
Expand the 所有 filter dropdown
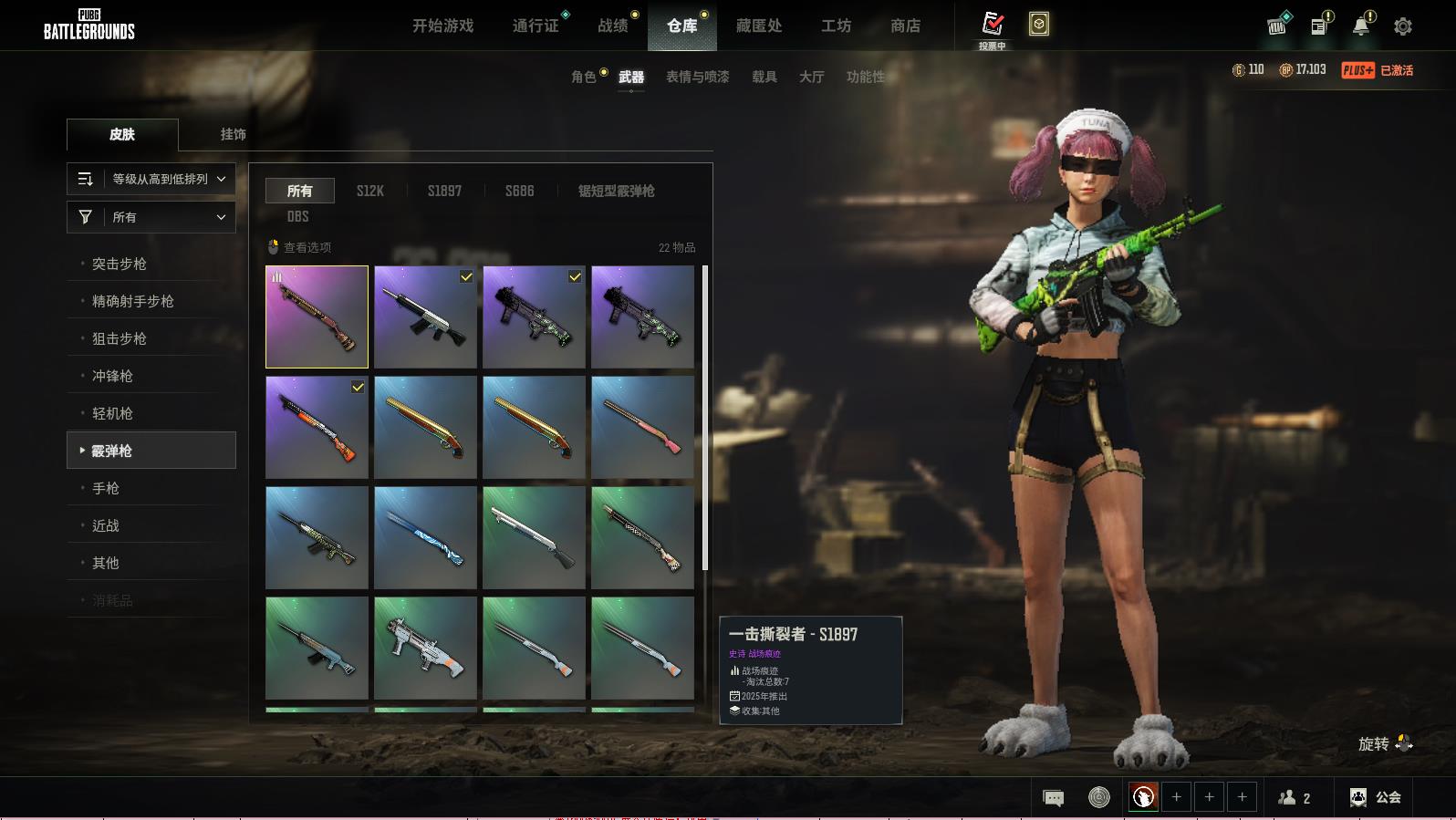pos(151,217)
